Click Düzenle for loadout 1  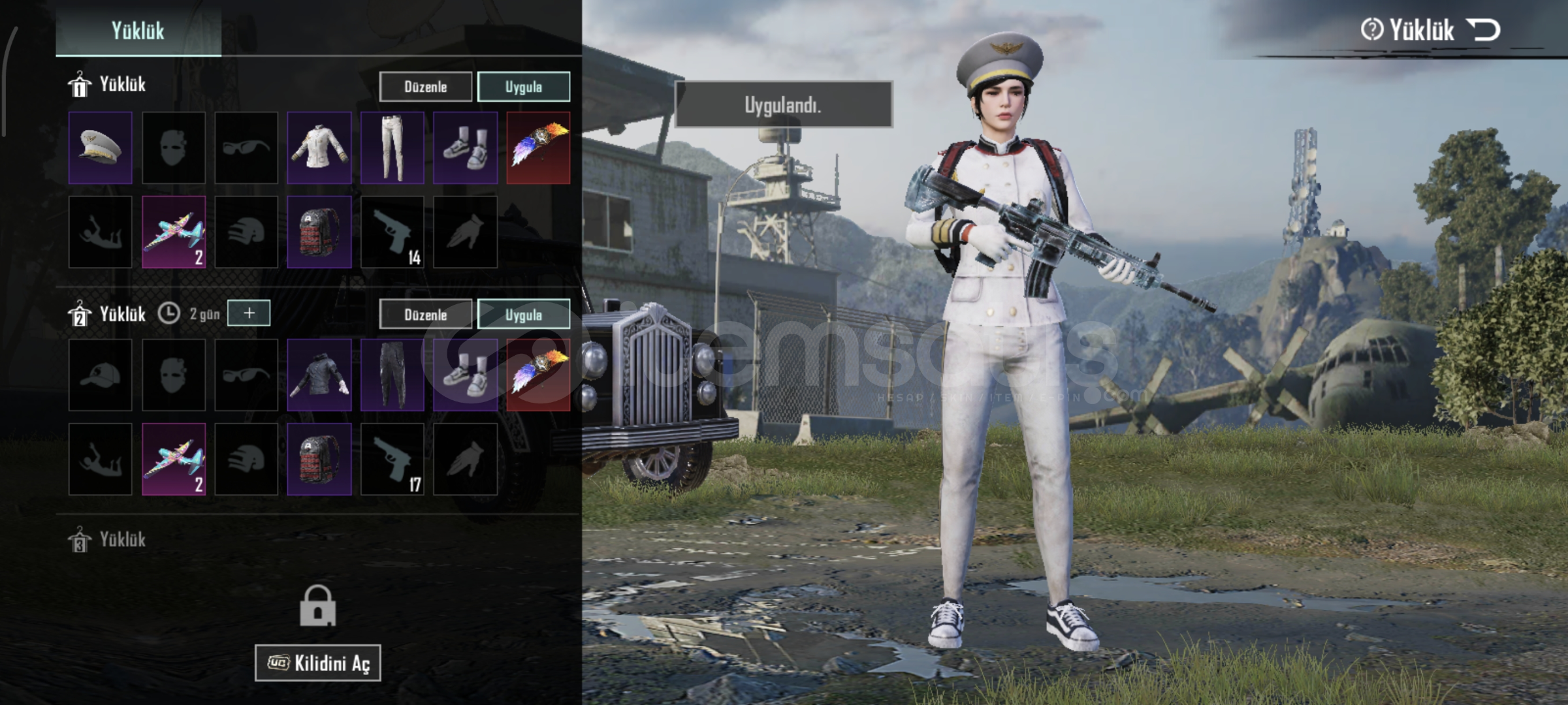425,87
